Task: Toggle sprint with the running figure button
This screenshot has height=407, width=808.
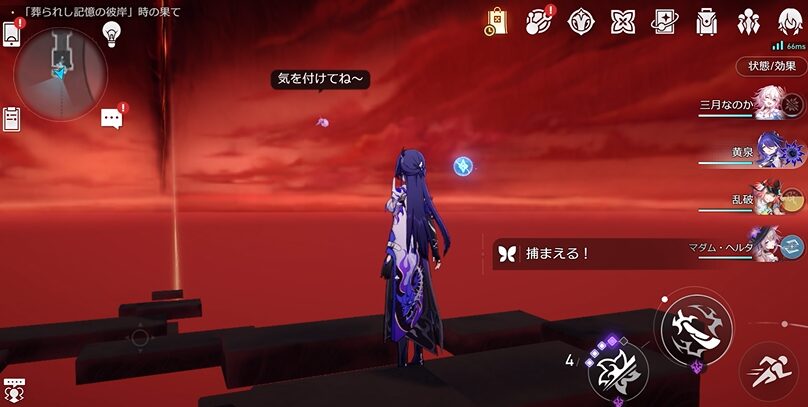Action: [x=769, y=370]
